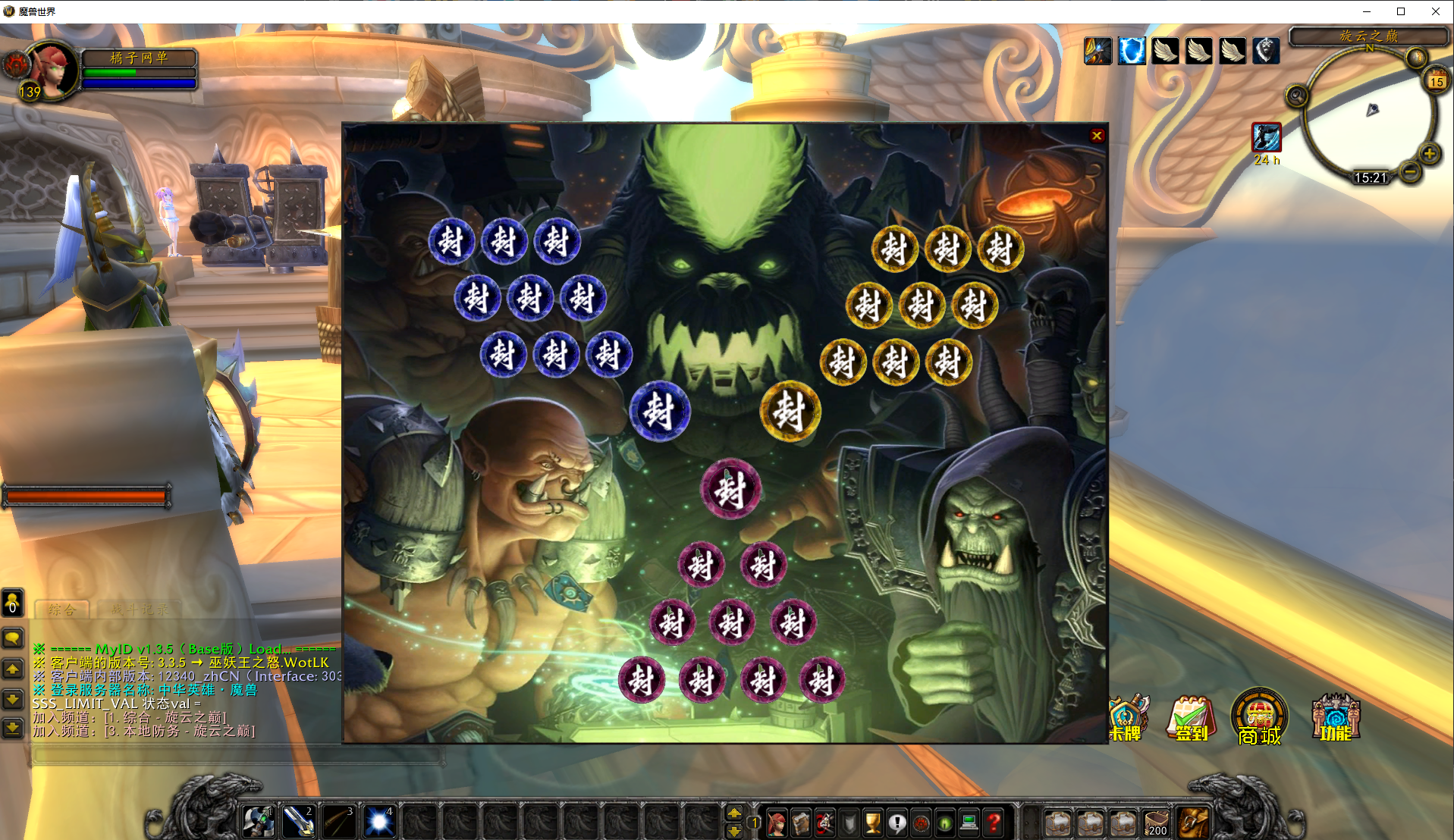Image resolution: width=1454 pixels, height=840 pixels.
Task: Zoom out the minimap
Action: pos(1410,172)
